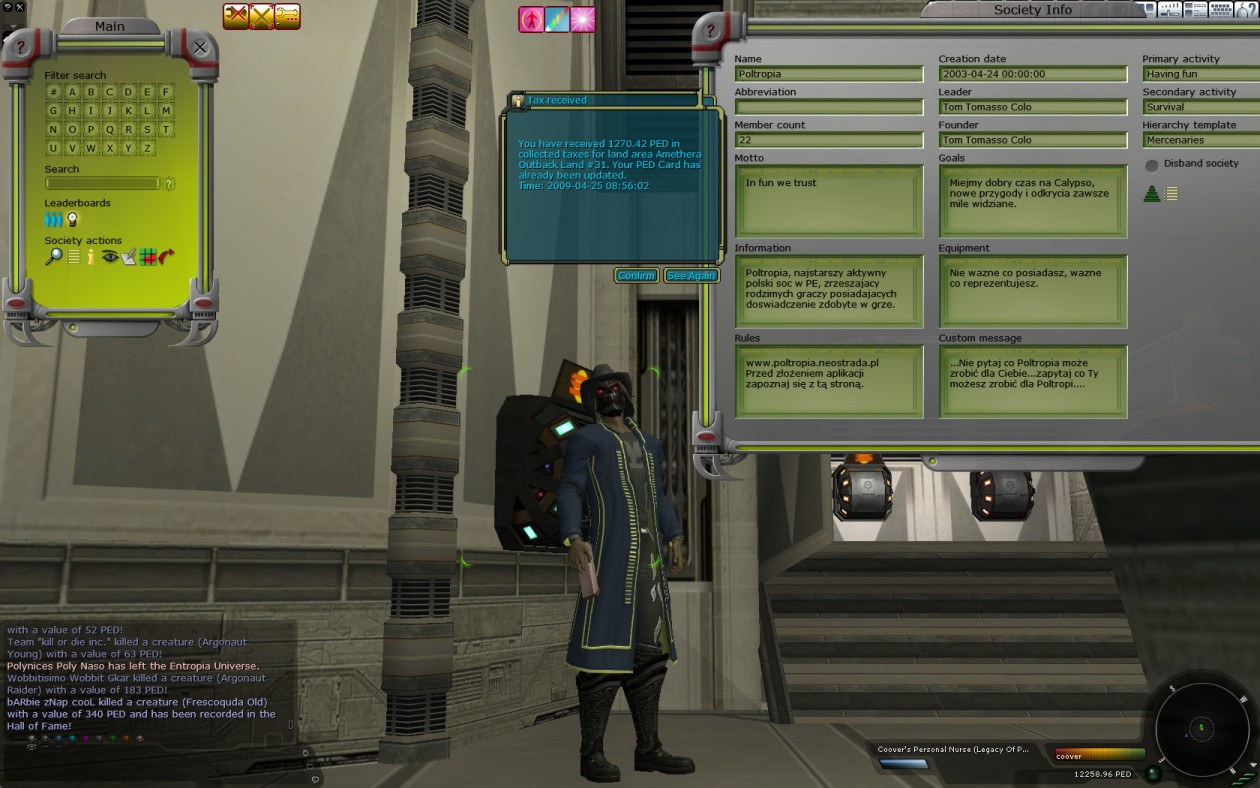
Task: Open help for the Society Info window
Action: click(710, 31)
